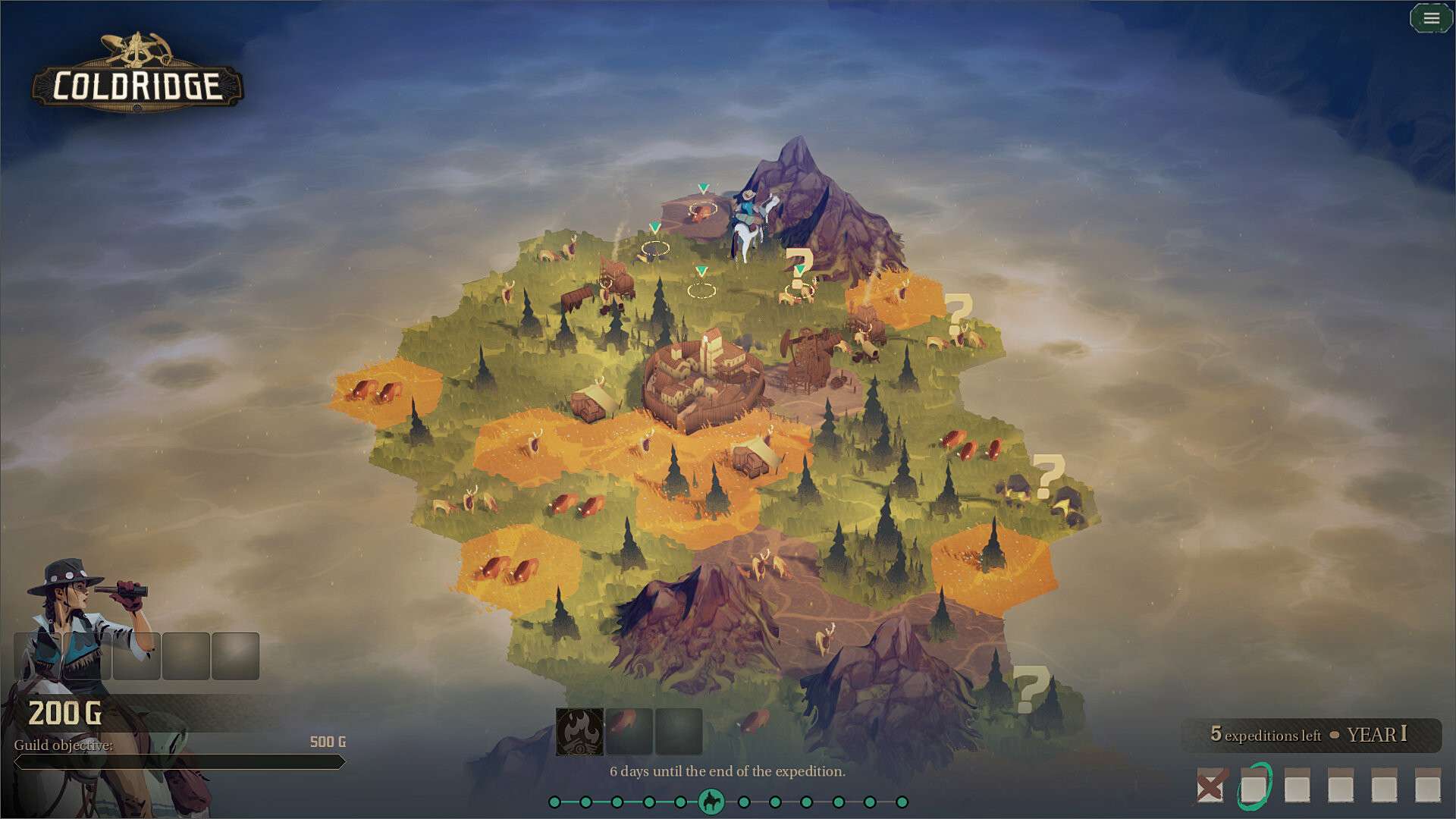Screen dimensions: 1456x819
Task: Click the horse rider marker on the timeline
Action: click(x=711, y=802)
